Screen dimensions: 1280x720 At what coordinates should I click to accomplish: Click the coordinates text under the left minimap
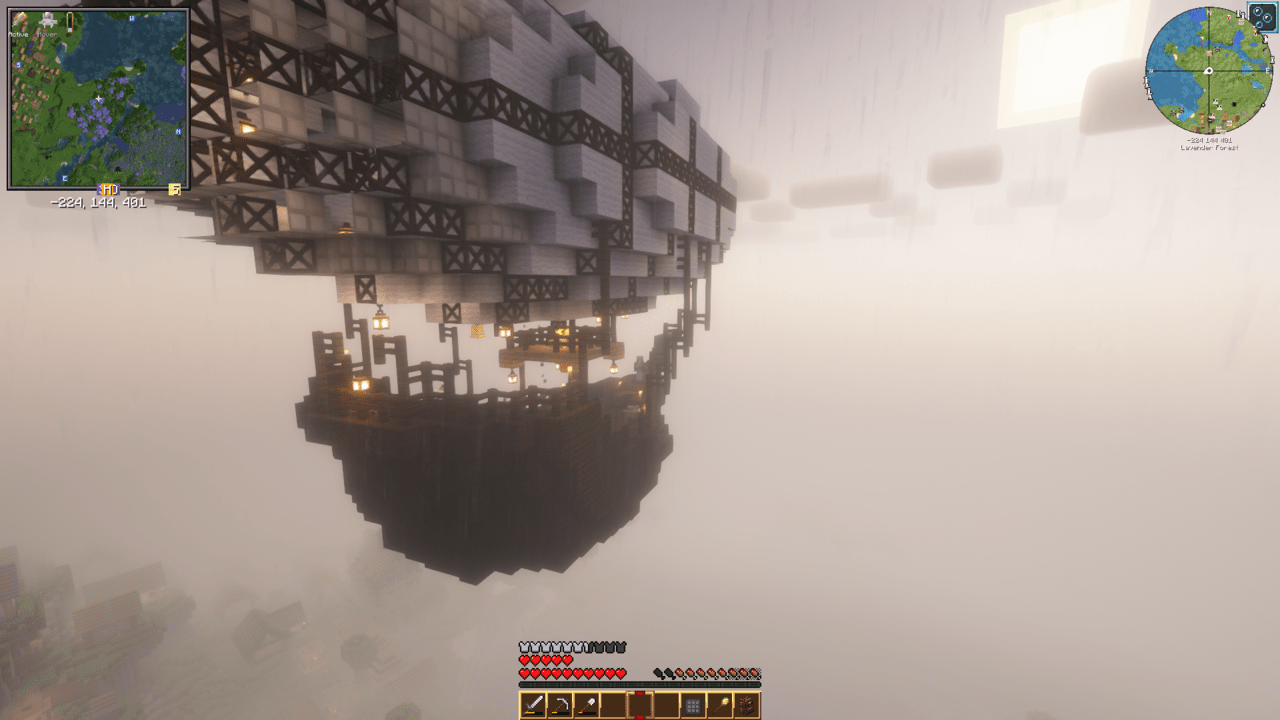[x=99, y=201]
